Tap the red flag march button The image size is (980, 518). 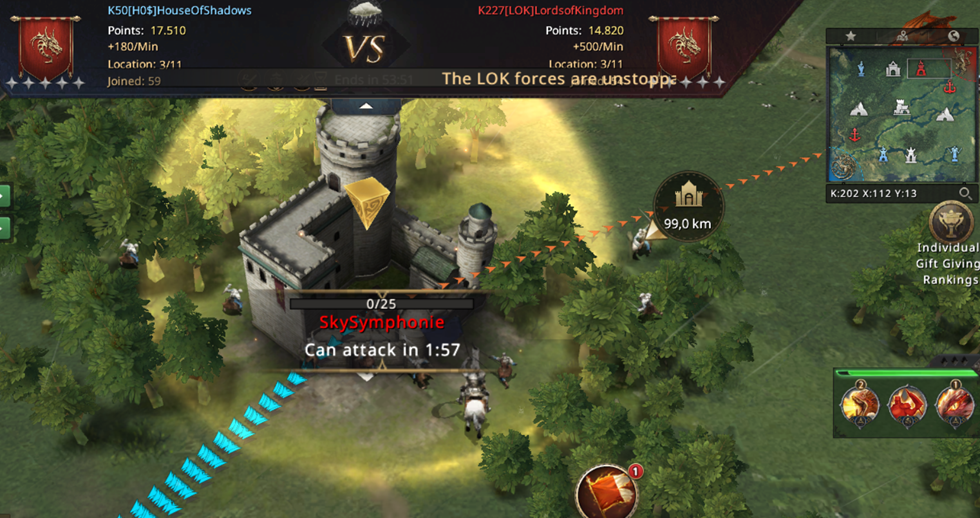click(606, 492)
